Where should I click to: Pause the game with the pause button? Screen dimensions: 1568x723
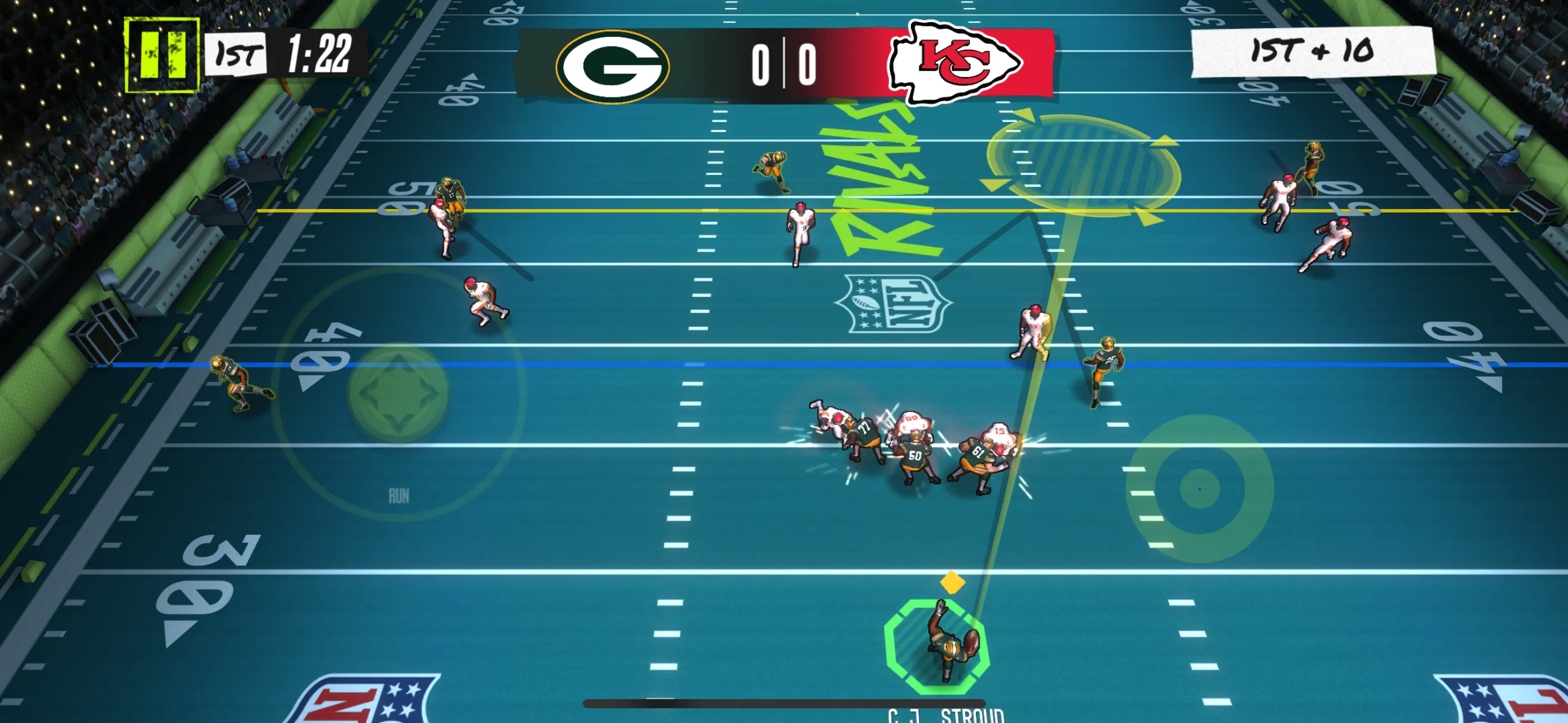pyautogui.click(x=162, y=55)
